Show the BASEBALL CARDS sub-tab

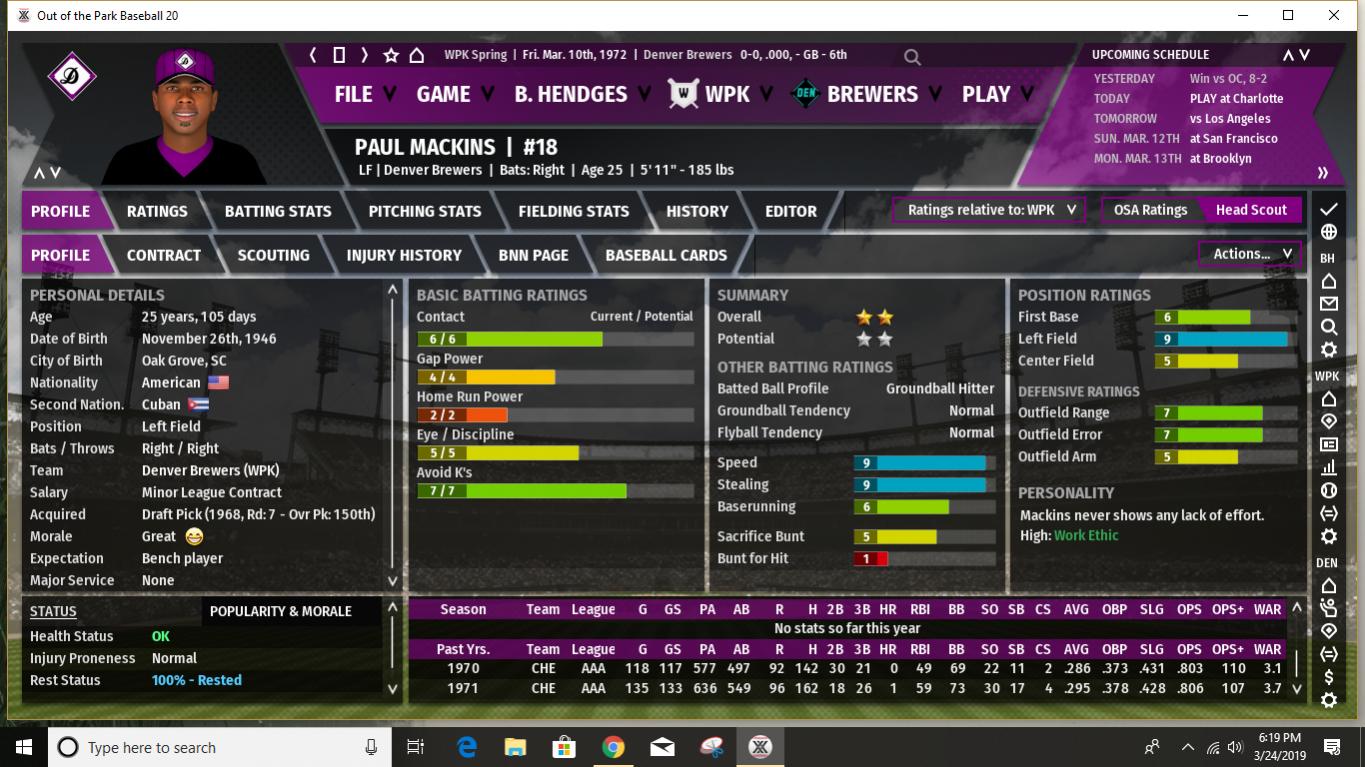(x=666, y=255)
